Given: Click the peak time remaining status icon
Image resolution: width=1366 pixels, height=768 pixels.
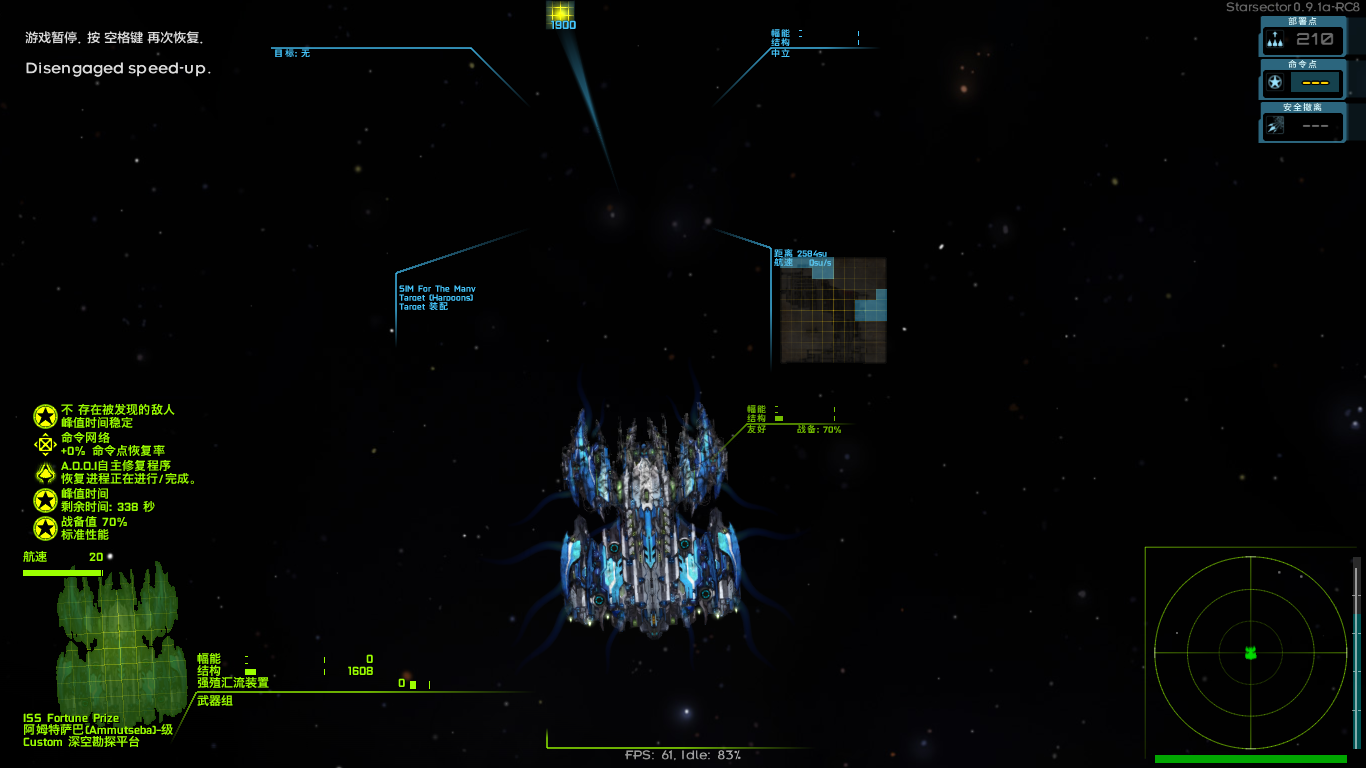Looking at the screenshot, I should pyautogui.click(x=45, y=501).
